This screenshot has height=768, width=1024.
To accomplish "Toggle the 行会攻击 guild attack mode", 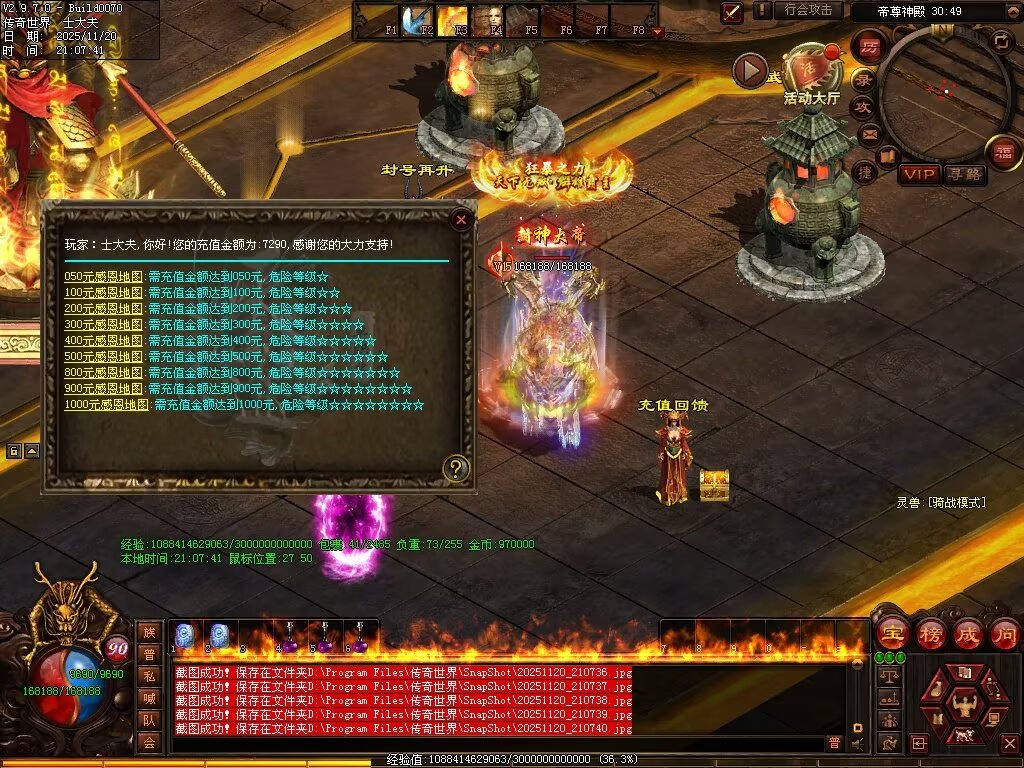I will (808, 10).
